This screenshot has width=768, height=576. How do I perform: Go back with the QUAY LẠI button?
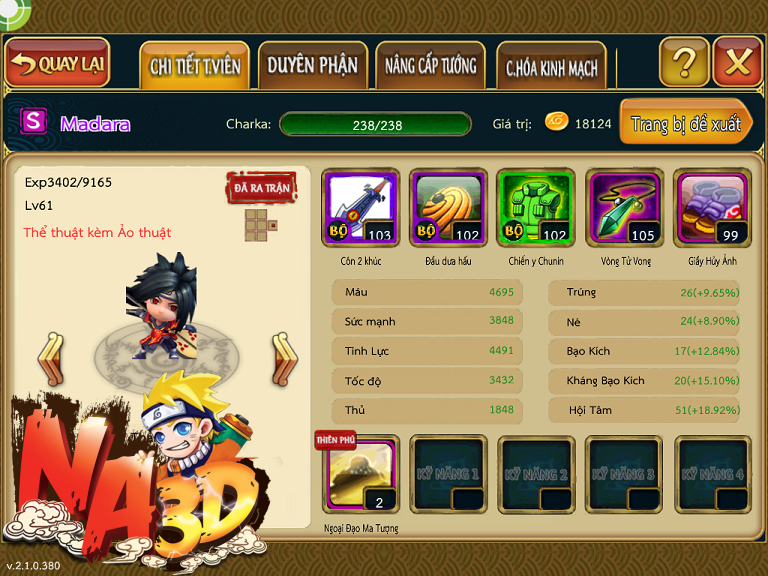[x=58, y=64]
